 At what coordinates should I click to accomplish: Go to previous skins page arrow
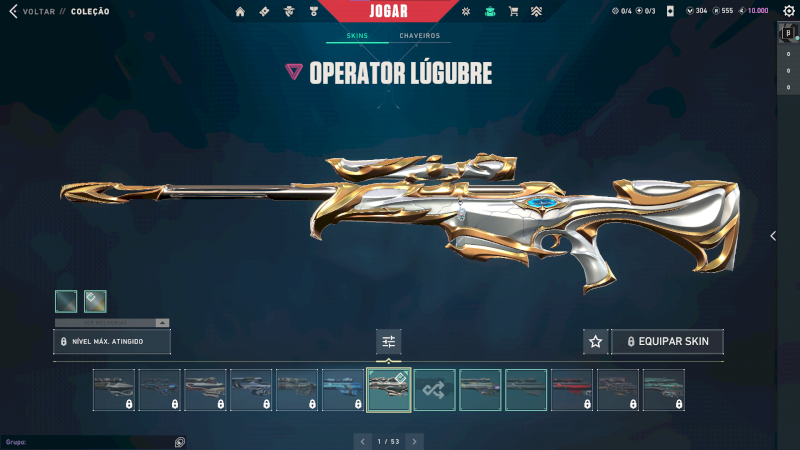click(362, 440)
